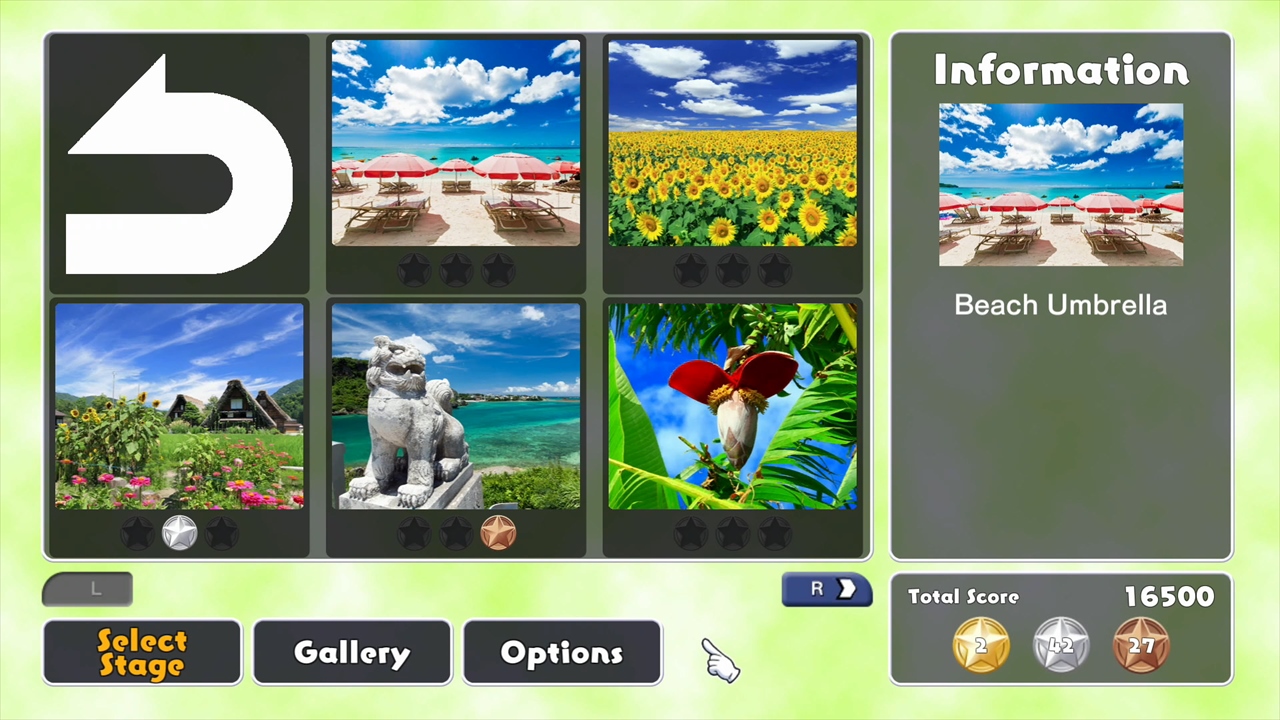The height and width of the screenshot is (720, 1280).
Task: Toggle the first star under the Beach Umbrella stage
Action: [x=413, y=267]
